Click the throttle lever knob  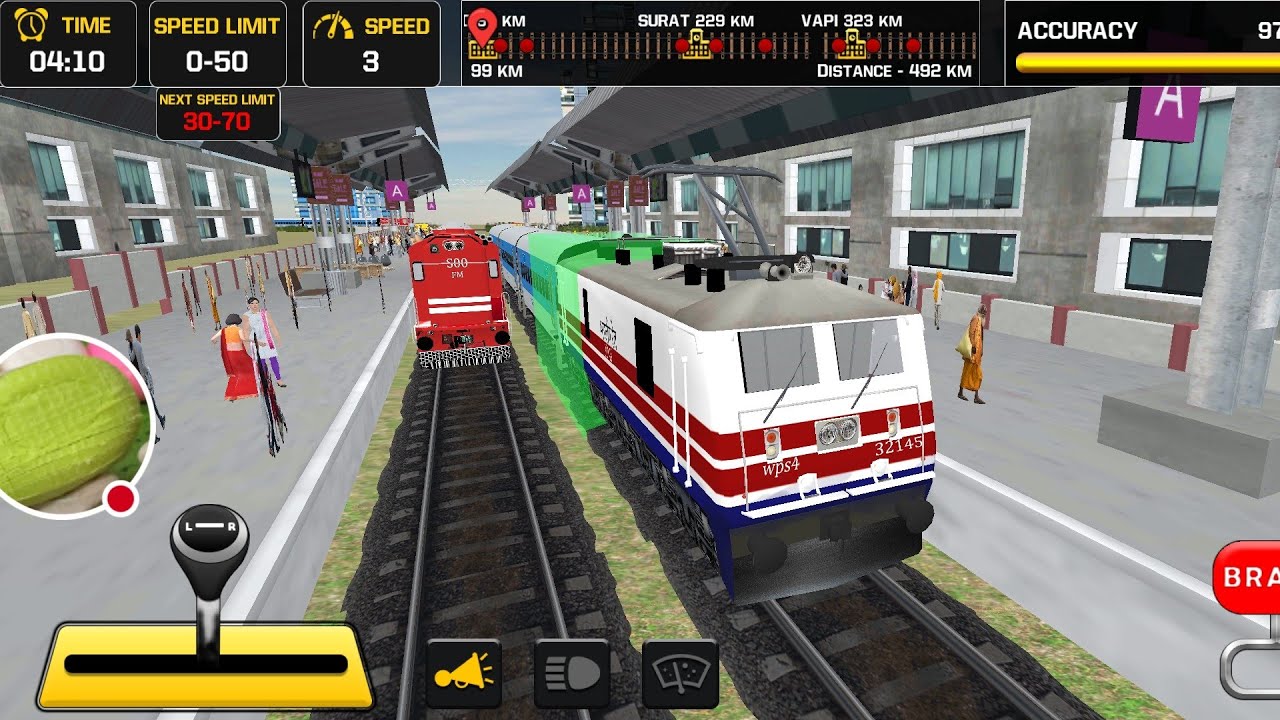pyautogui.click(x=209, y=545)
